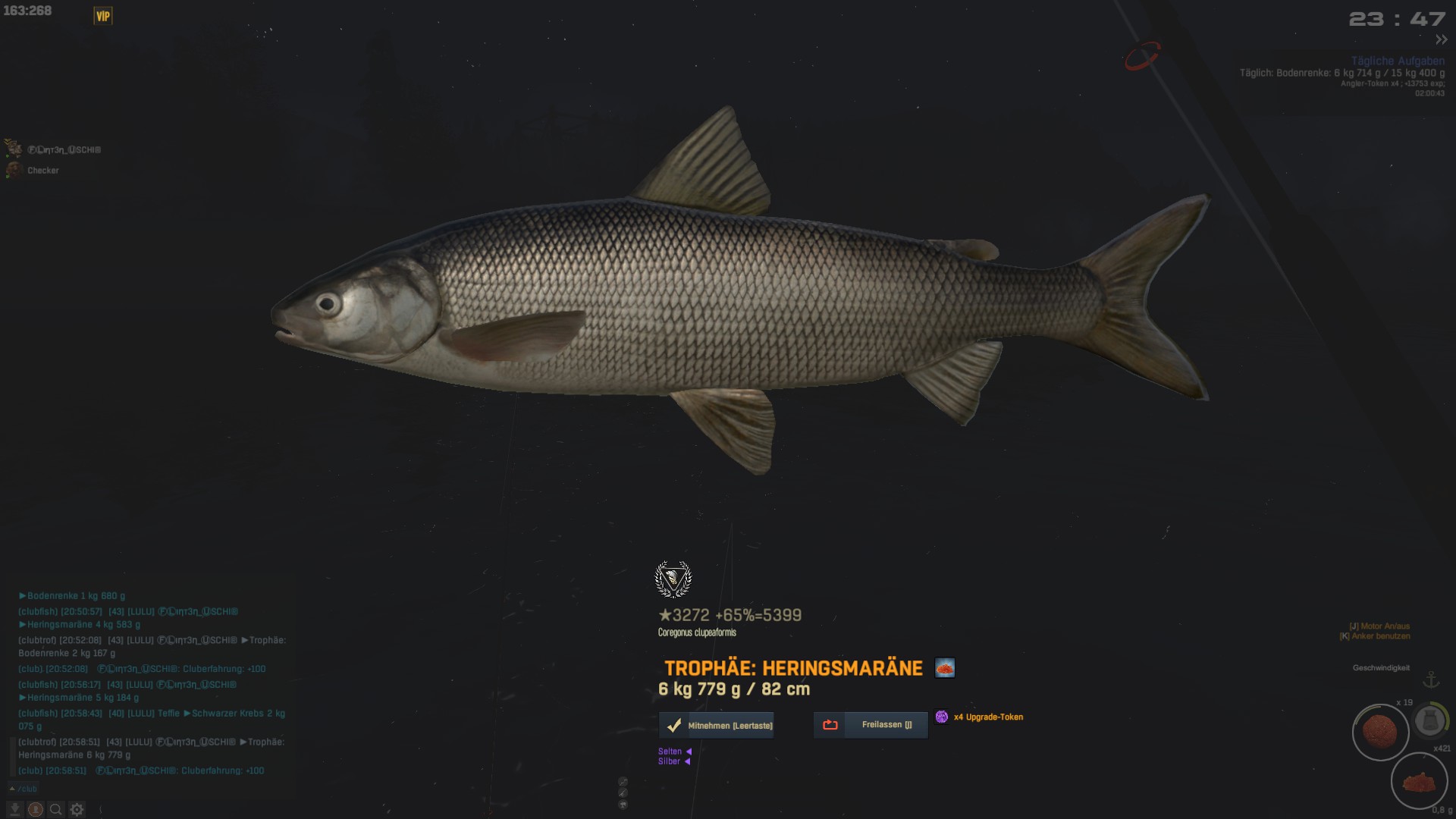Click the x4 Upgrade-Token reward icon
This screenshot has width=1456, height=819.
(942, 717)
